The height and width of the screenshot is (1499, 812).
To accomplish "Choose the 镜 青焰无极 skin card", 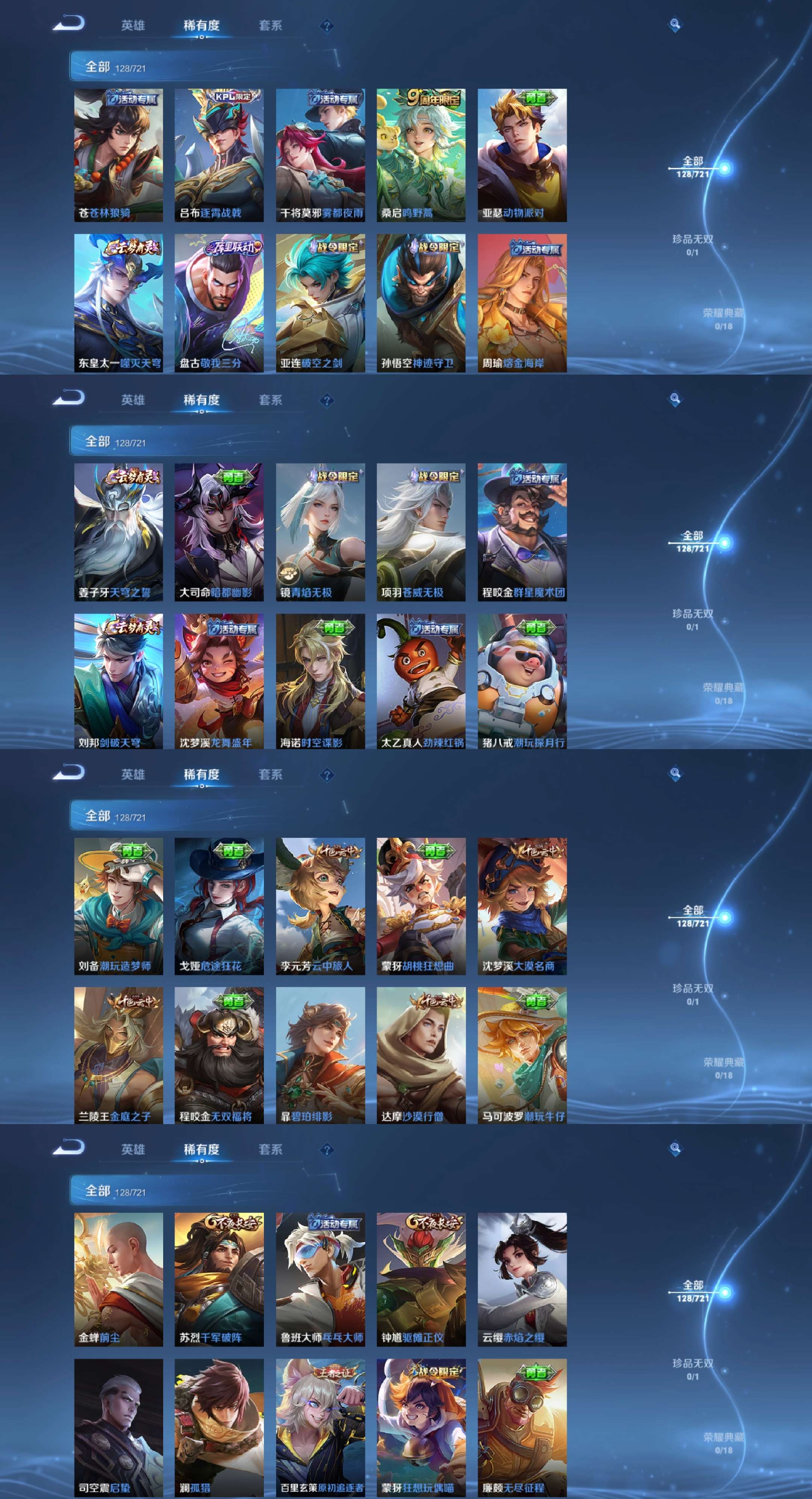I will (x=320, y=532).
